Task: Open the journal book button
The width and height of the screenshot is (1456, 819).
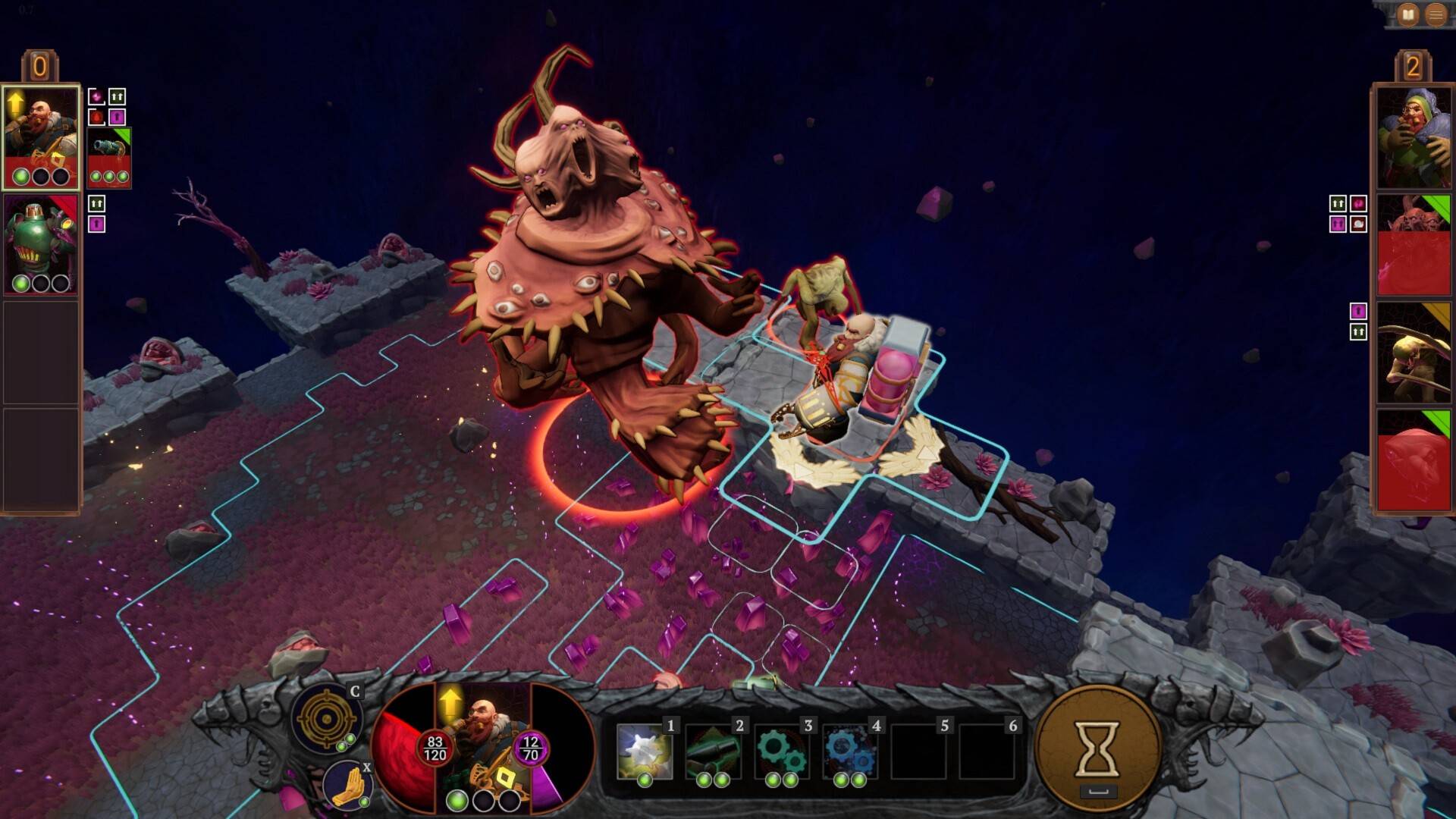Action: point(1407,15)
